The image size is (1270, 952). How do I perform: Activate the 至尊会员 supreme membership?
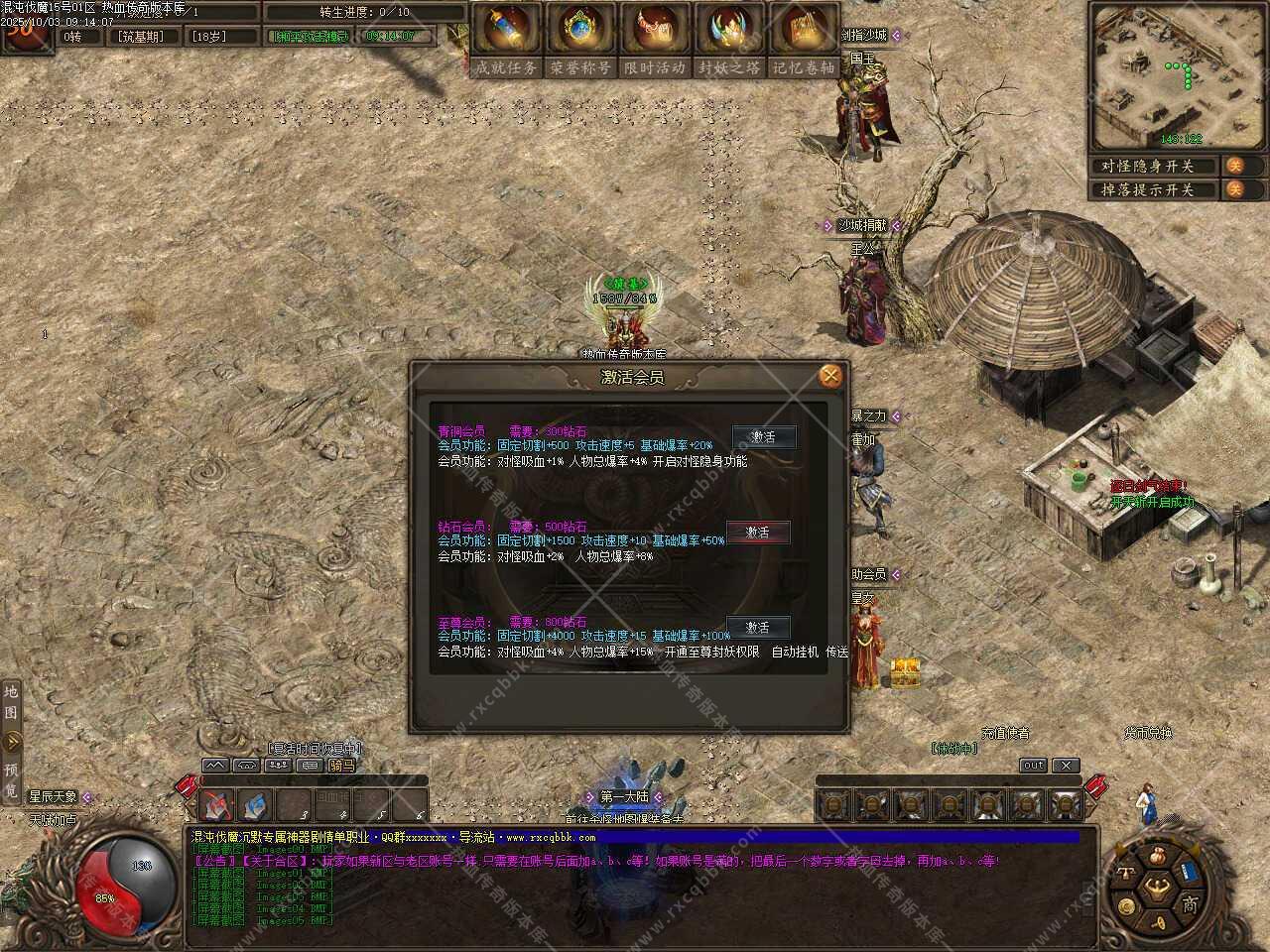758,628
